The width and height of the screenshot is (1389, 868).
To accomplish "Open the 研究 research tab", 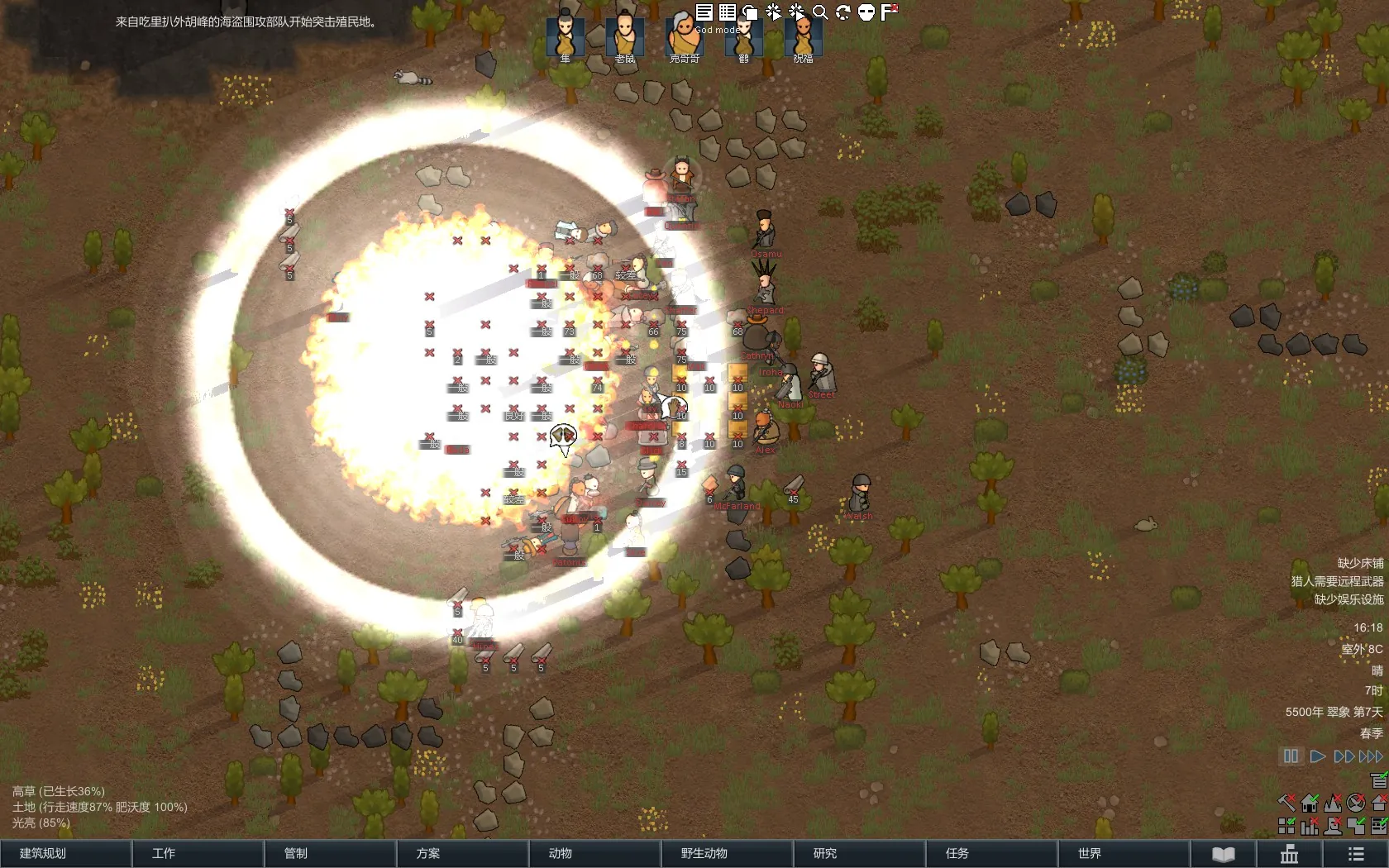I will click(x=859, y=853).
